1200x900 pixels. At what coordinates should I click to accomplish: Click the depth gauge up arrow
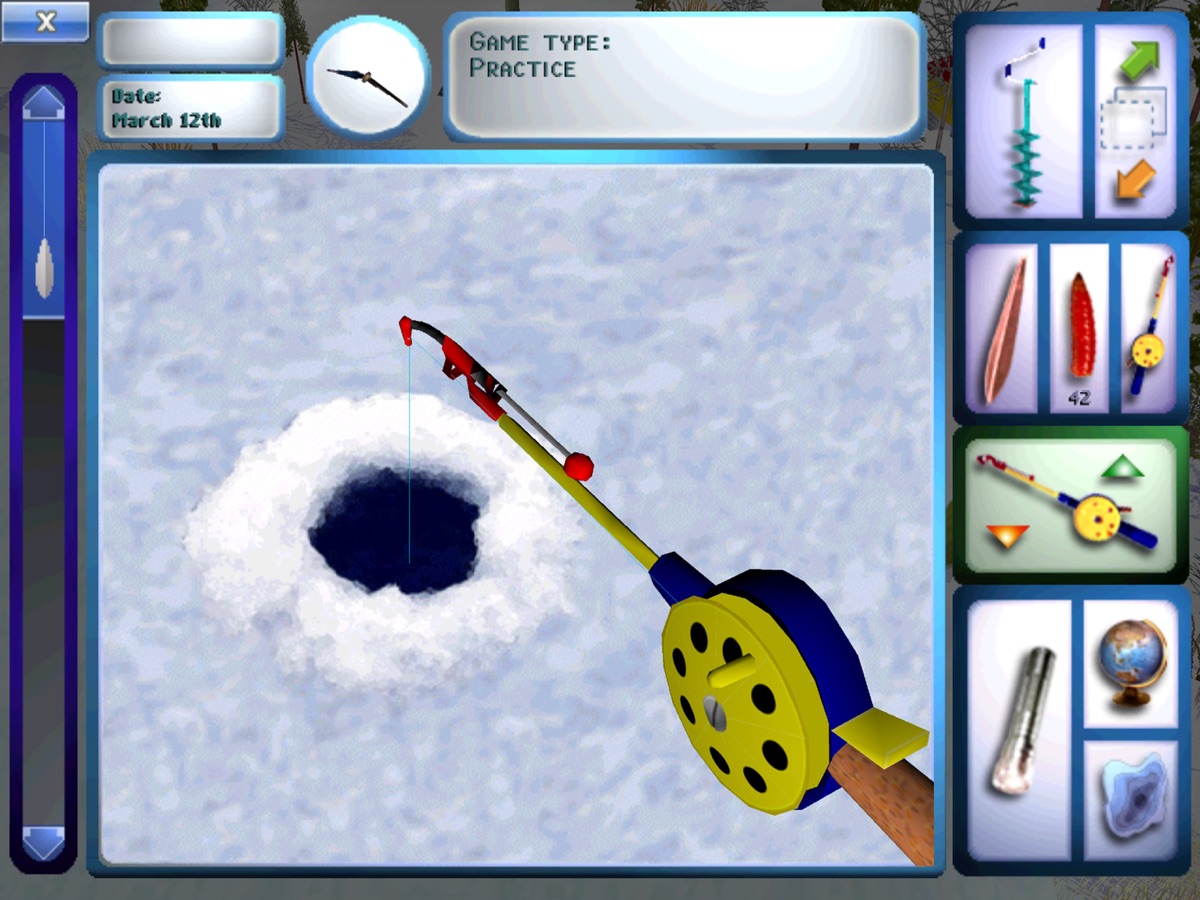[44, 102]
